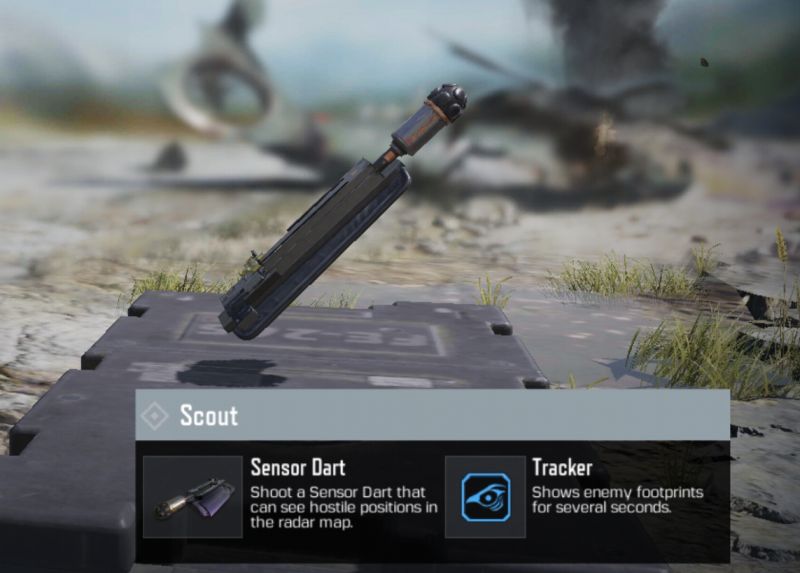Click the Scout class header

[209, 415]
